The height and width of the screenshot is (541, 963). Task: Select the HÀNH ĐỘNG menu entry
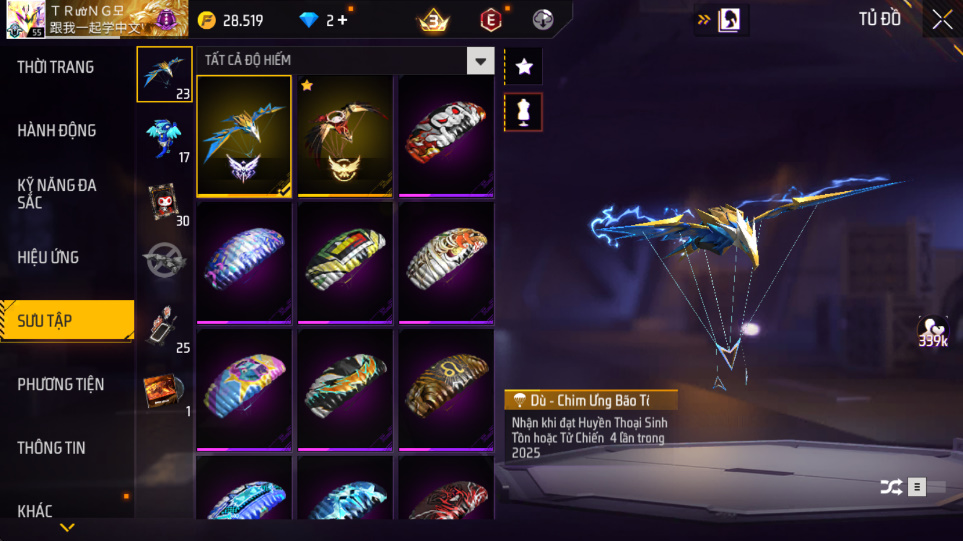point(57,130)
